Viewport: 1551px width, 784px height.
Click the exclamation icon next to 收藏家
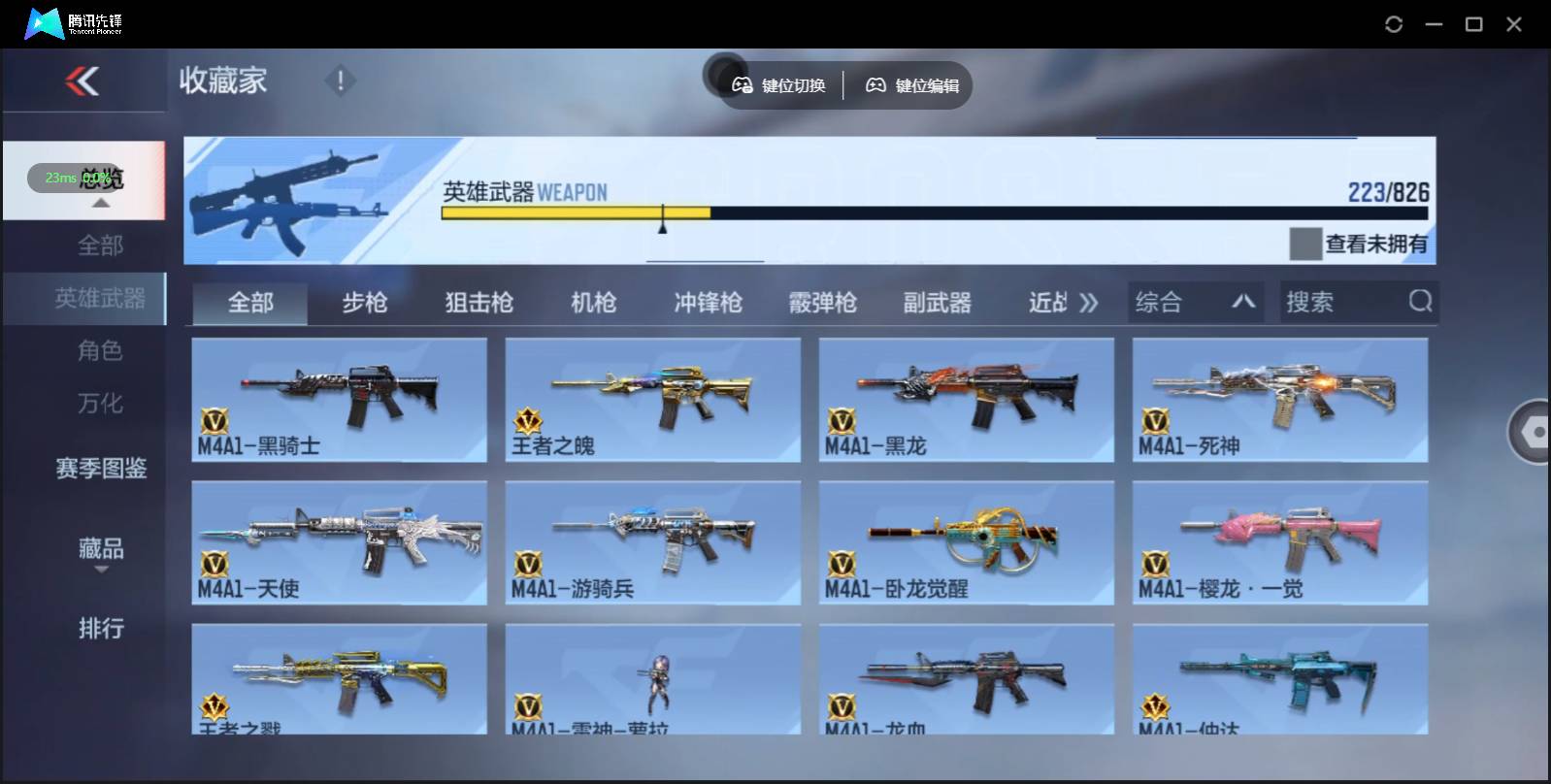tap(340, 82)
